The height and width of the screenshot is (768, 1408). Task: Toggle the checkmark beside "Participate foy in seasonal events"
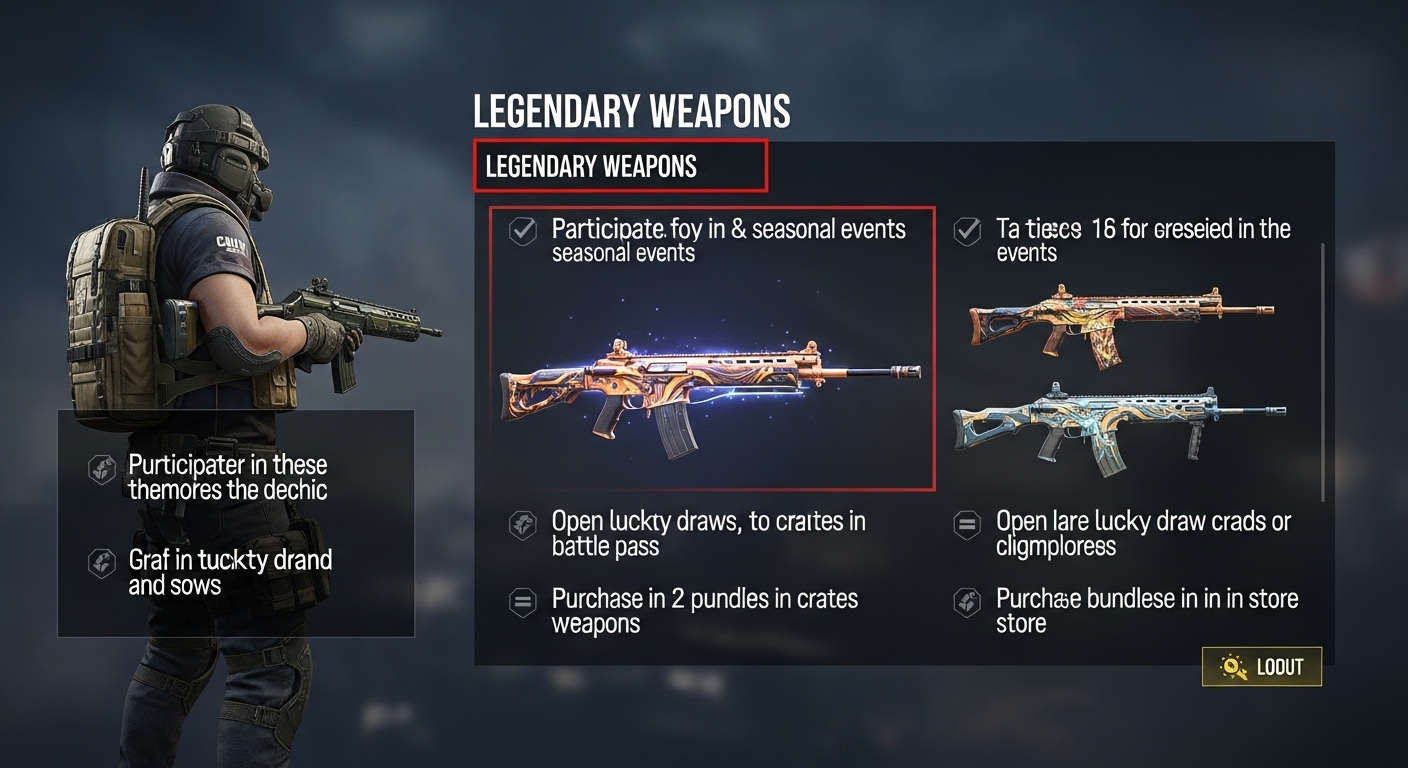[x=522, y=229]
